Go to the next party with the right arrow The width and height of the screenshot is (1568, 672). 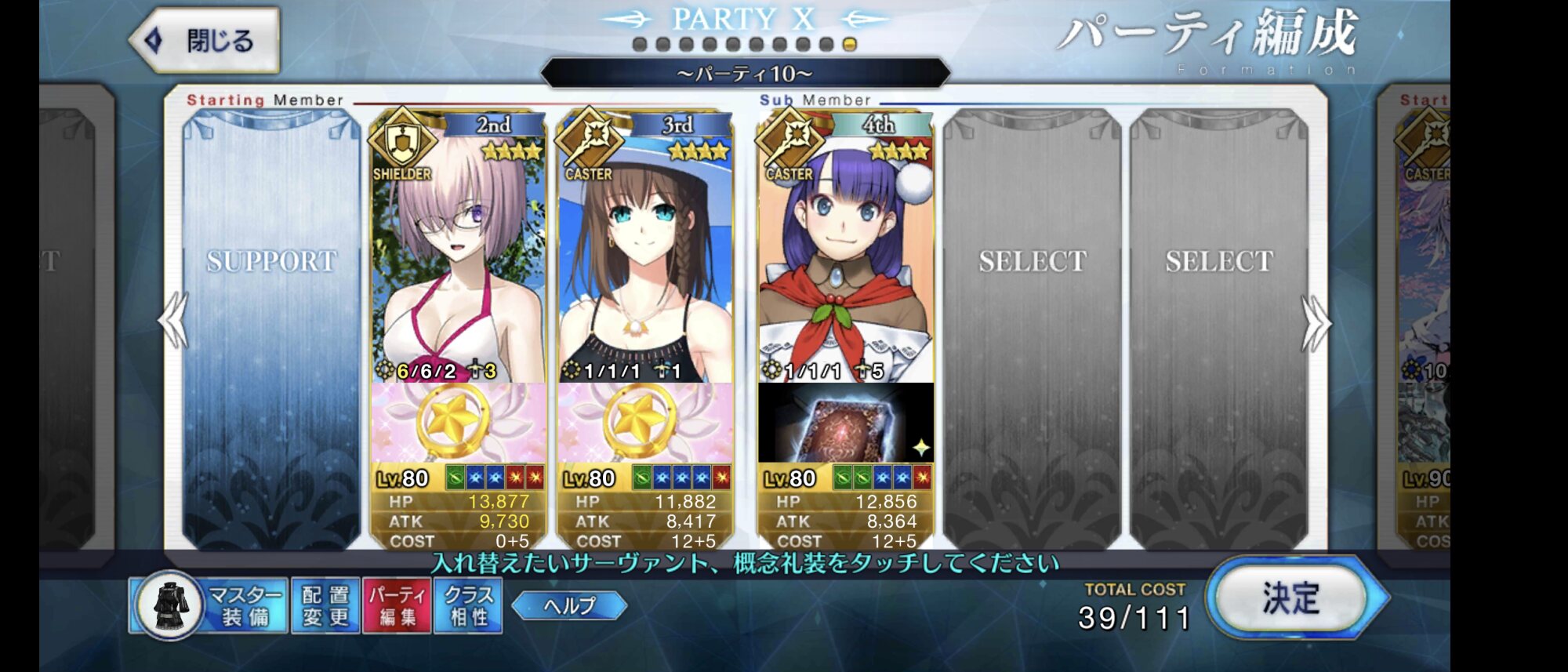1315,321
